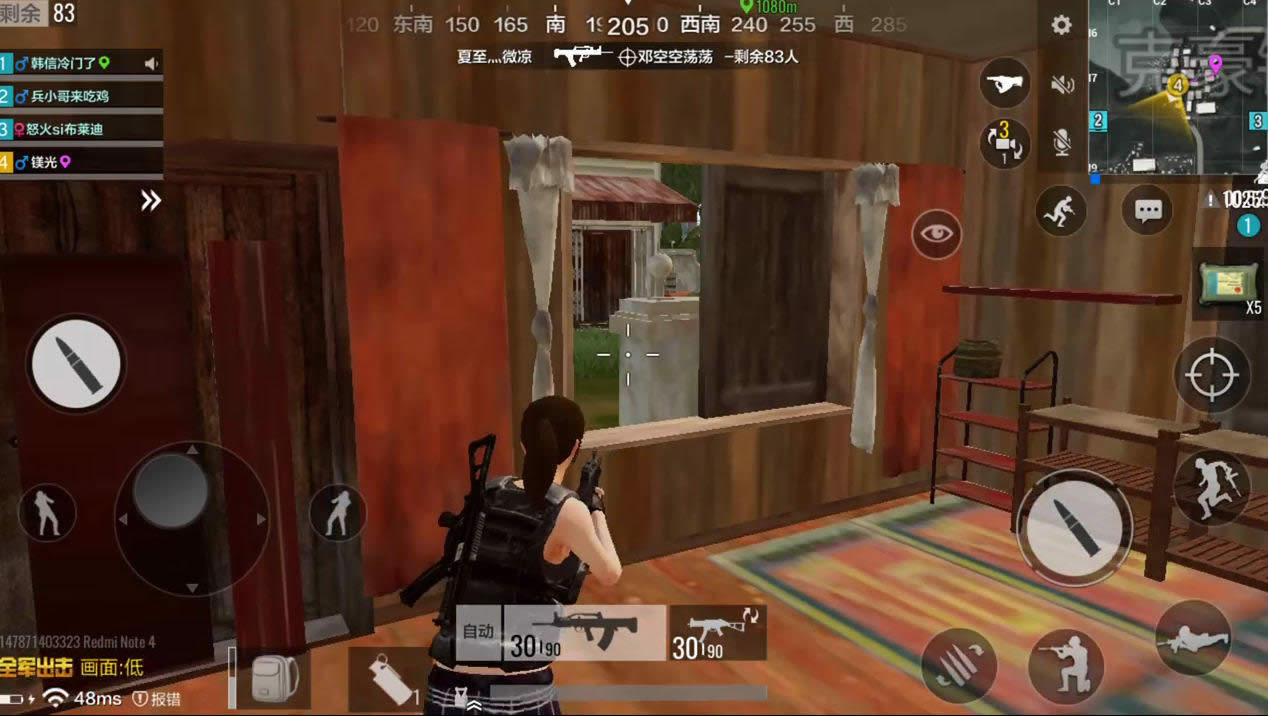Screen dimensions: 1268x716
Task: Tap the lean-left stance button
Action: pos(47,512)
